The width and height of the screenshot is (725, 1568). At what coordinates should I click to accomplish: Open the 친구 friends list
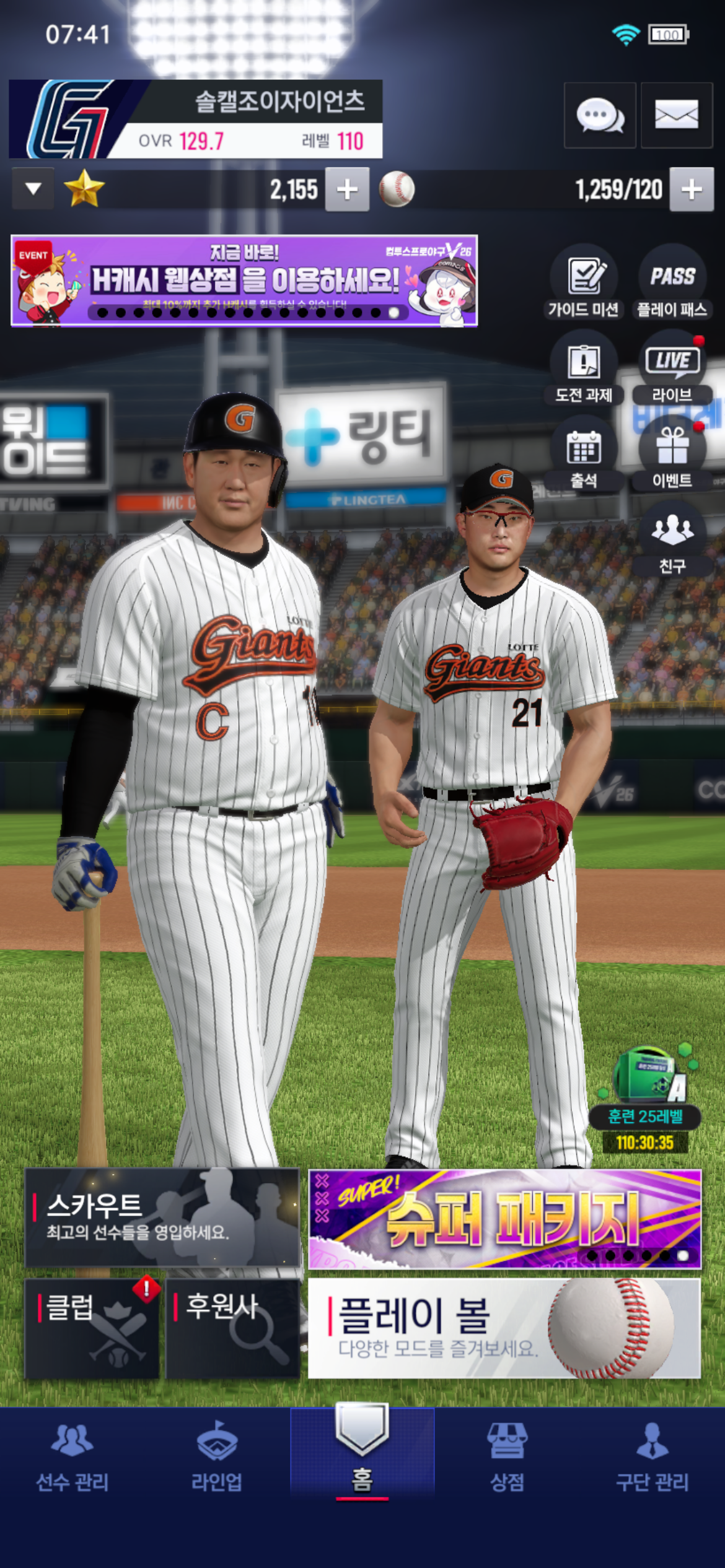(x=672, y=540)
